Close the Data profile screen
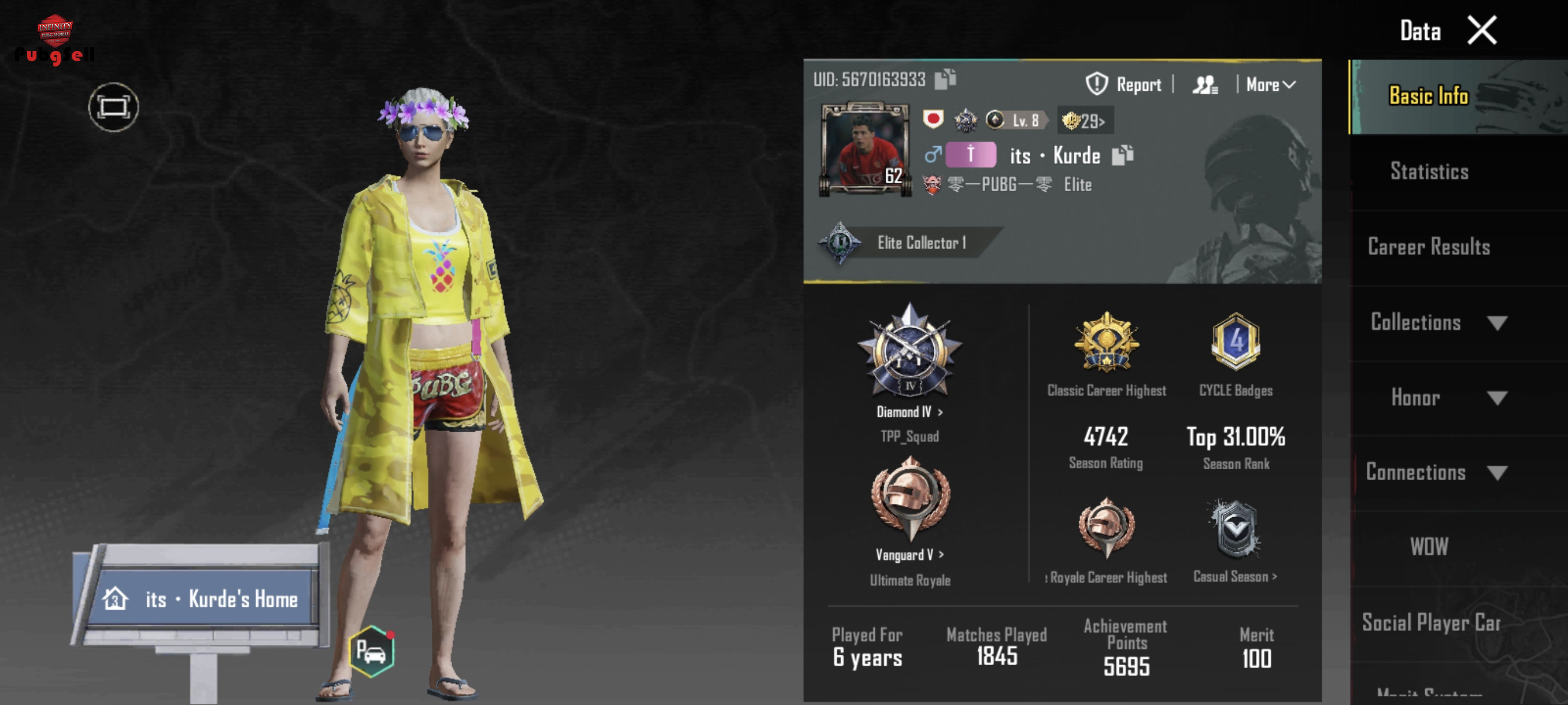Image resolution: width=1568 pixels, height=705 pixels. tap(1481, 31)
